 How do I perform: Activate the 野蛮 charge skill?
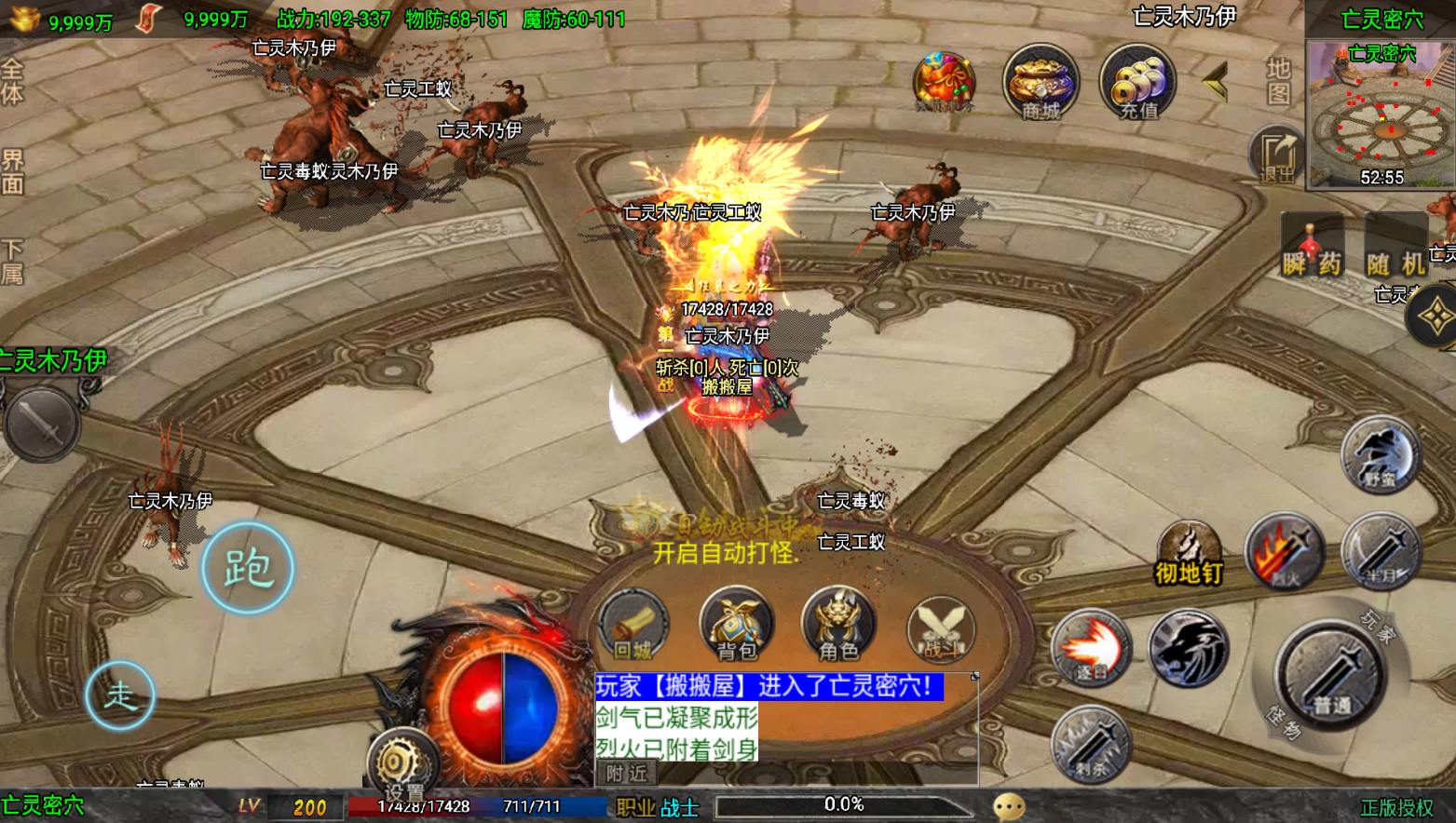(1381, 456)
